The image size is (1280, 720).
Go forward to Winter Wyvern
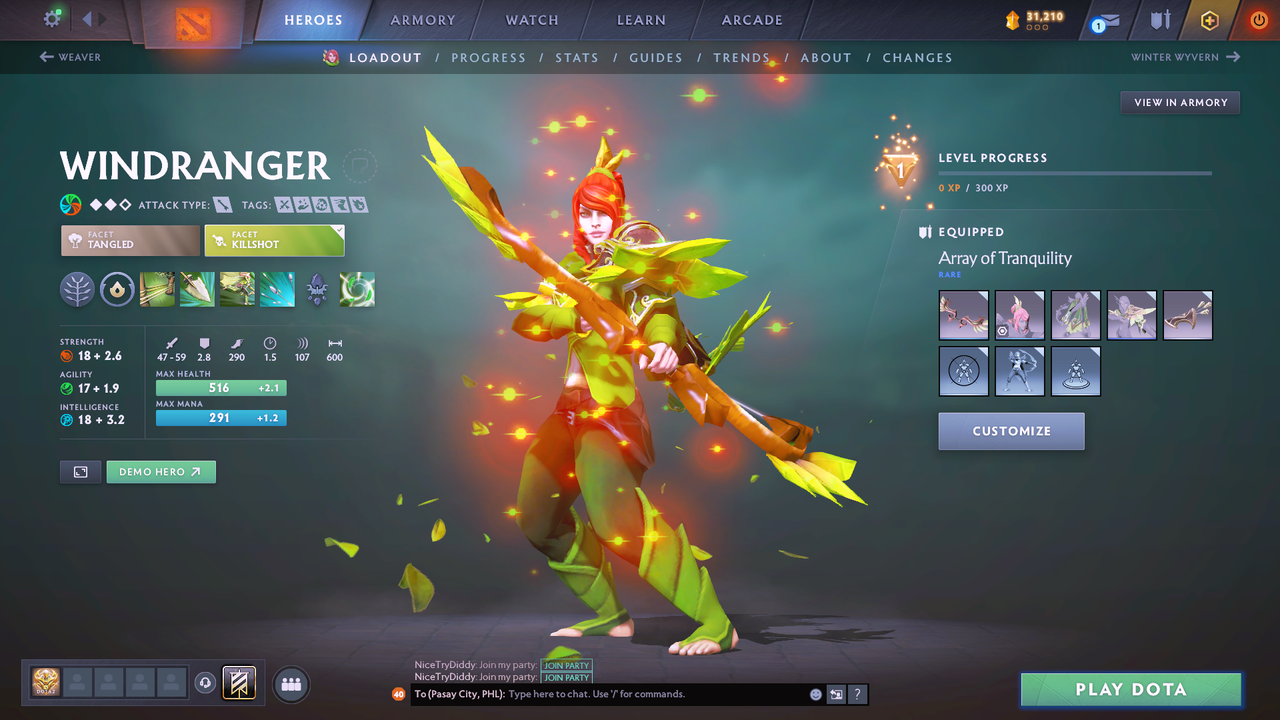pyautogui.click(x=1185, y=57)
